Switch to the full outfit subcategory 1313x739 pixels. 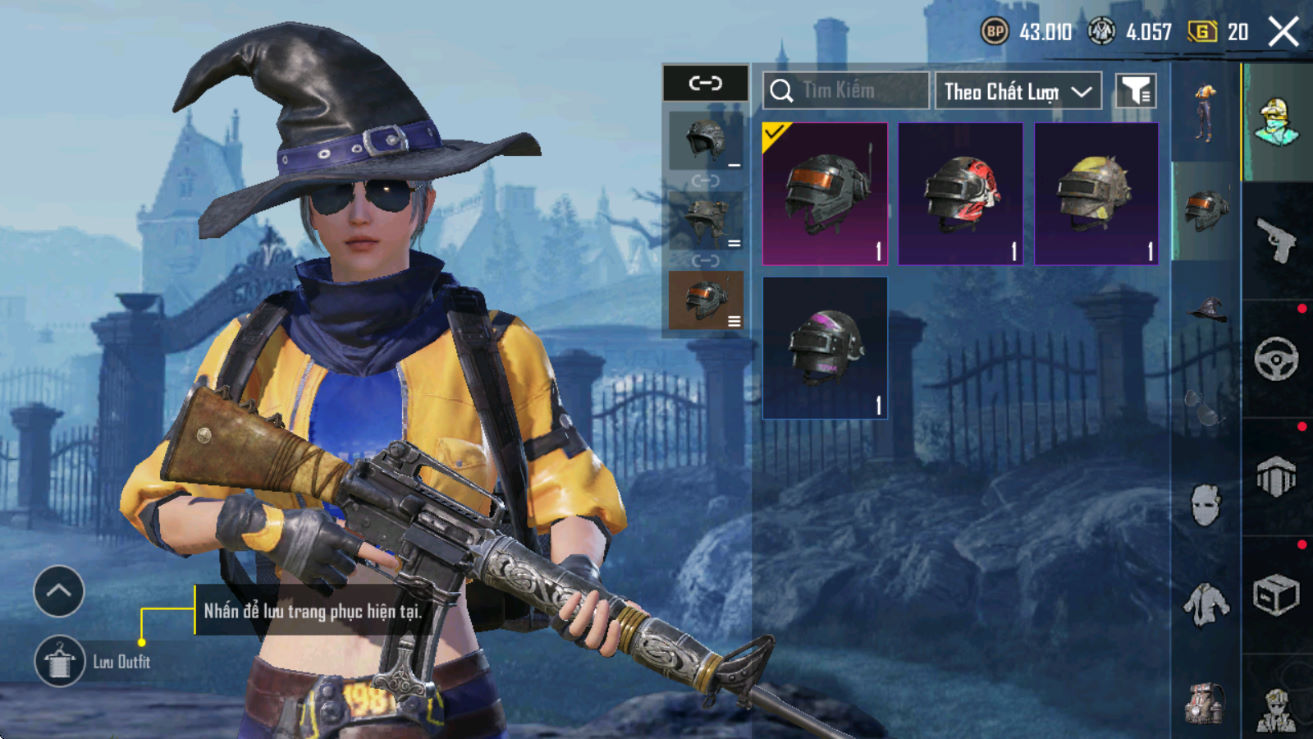point(1205,111)
